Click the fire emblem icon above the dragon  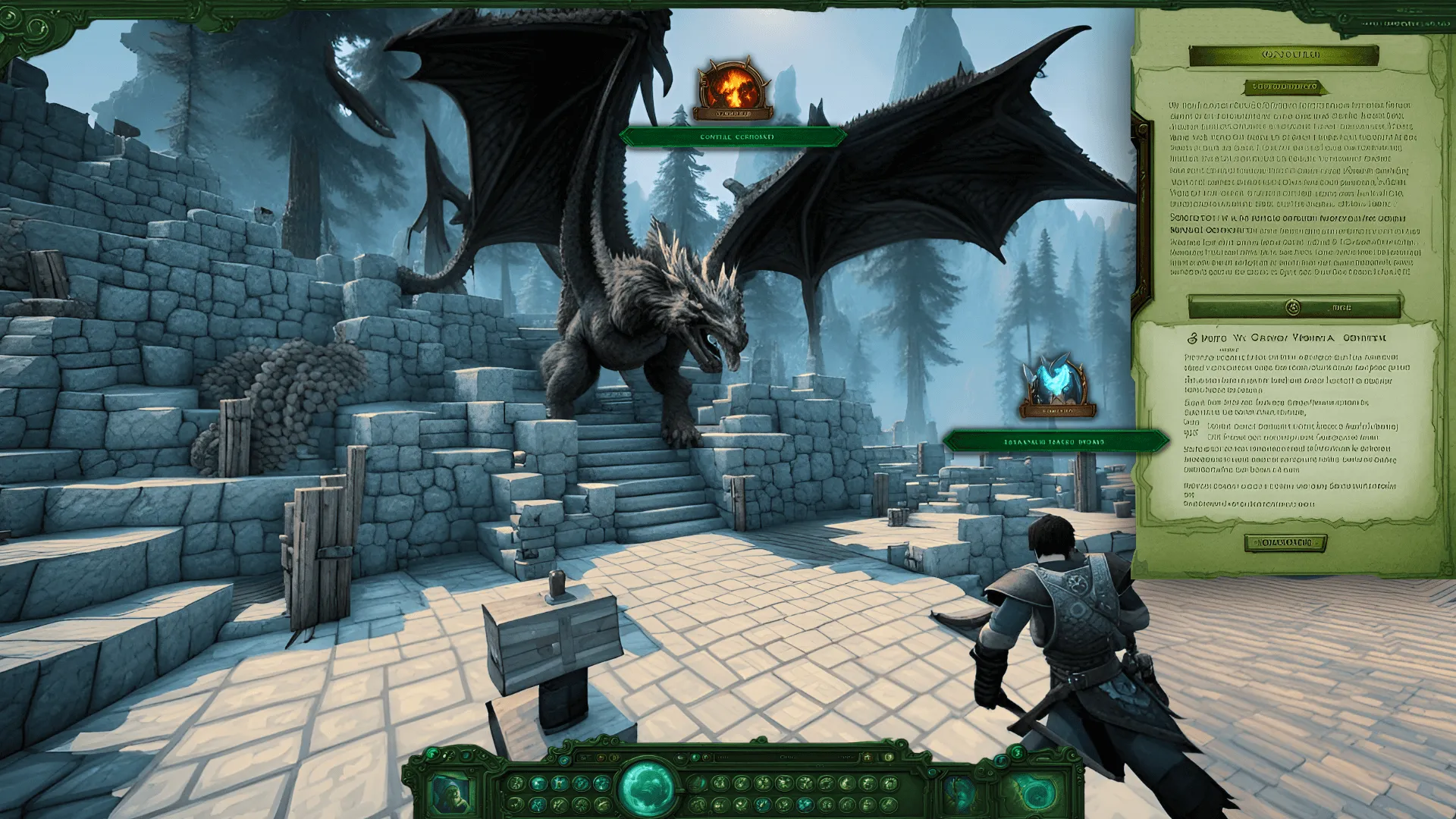click(733, 89)
